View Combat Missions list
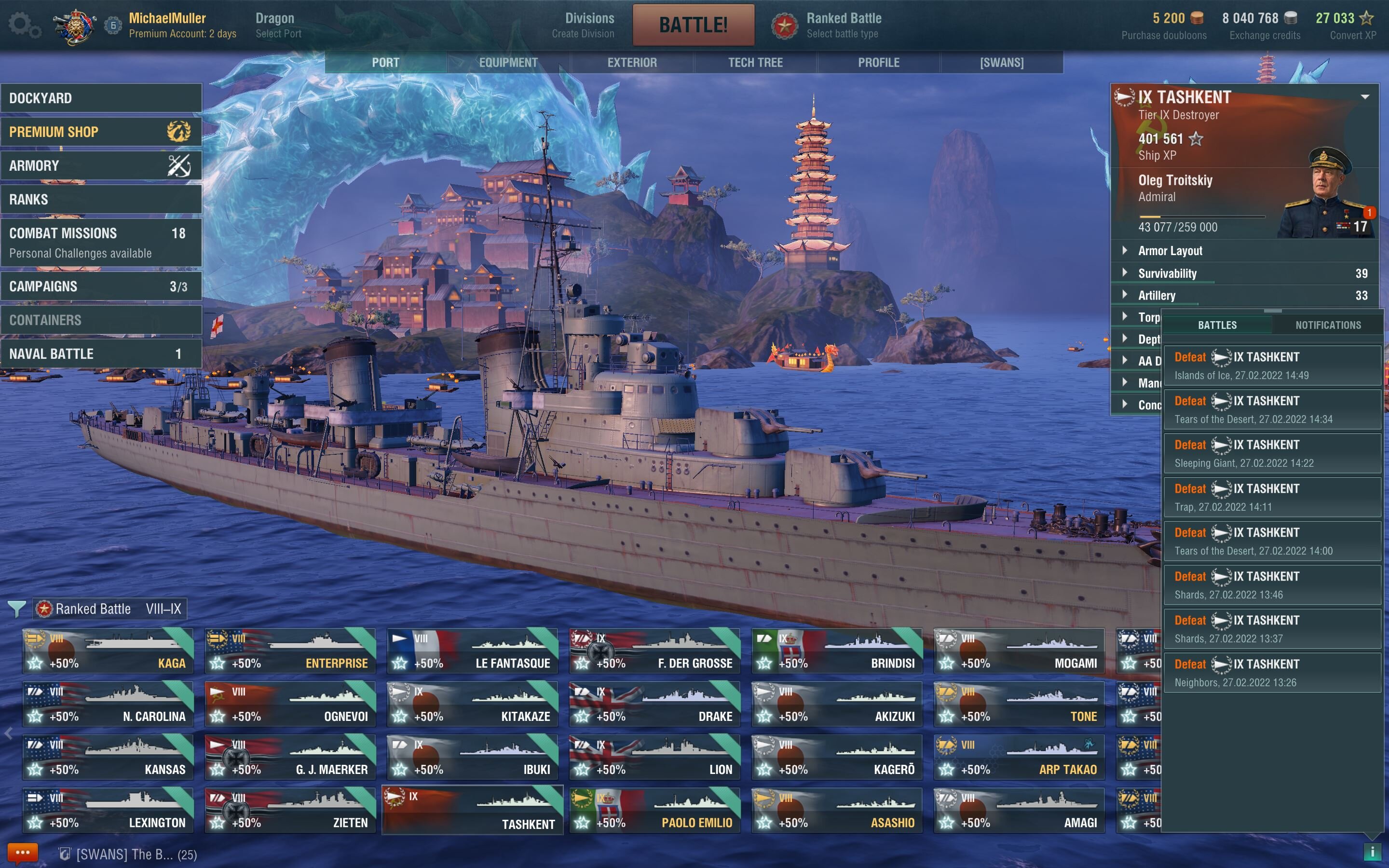Image resolution: width=1389 pixels, height=868 pixels. point(101,242)
